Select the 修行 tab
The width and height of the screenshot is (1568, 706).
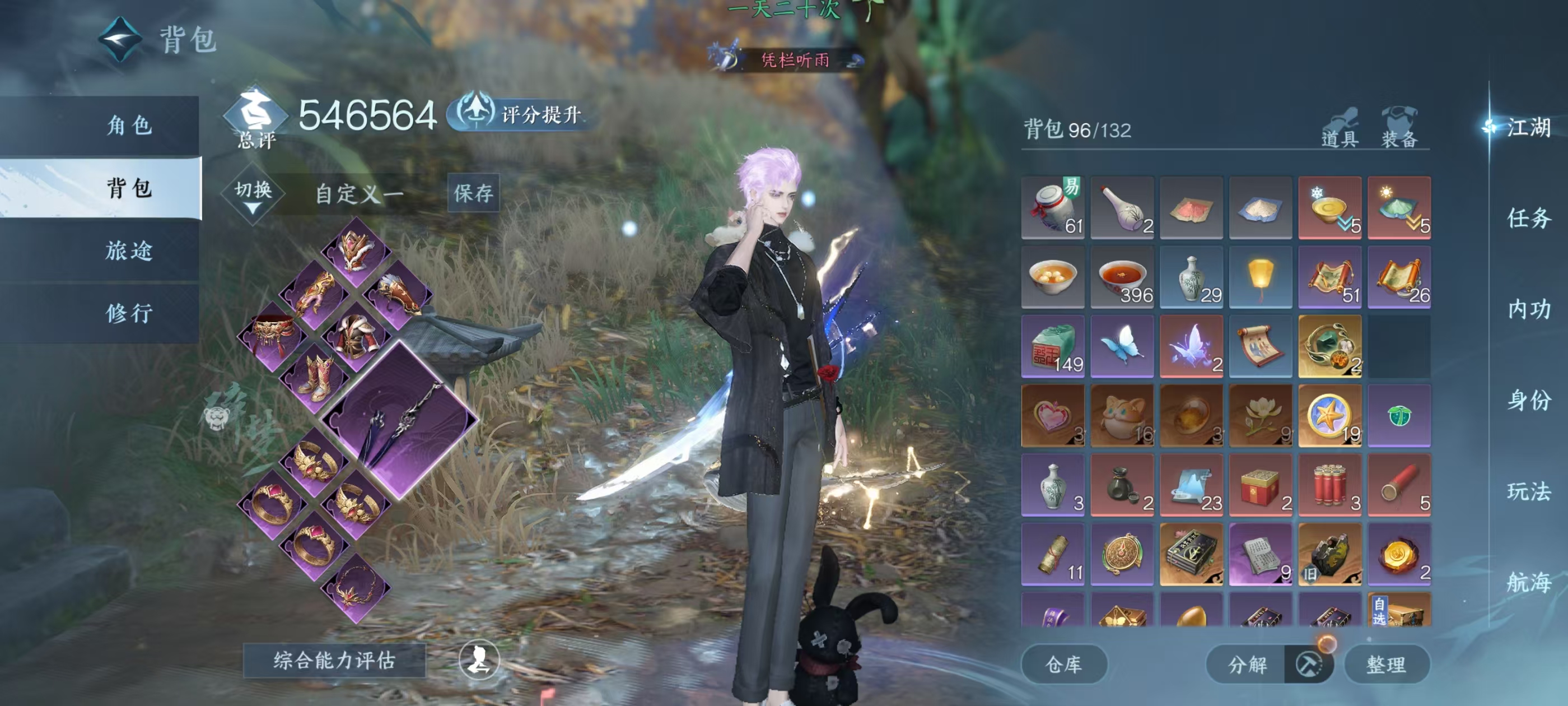point(129,313)
